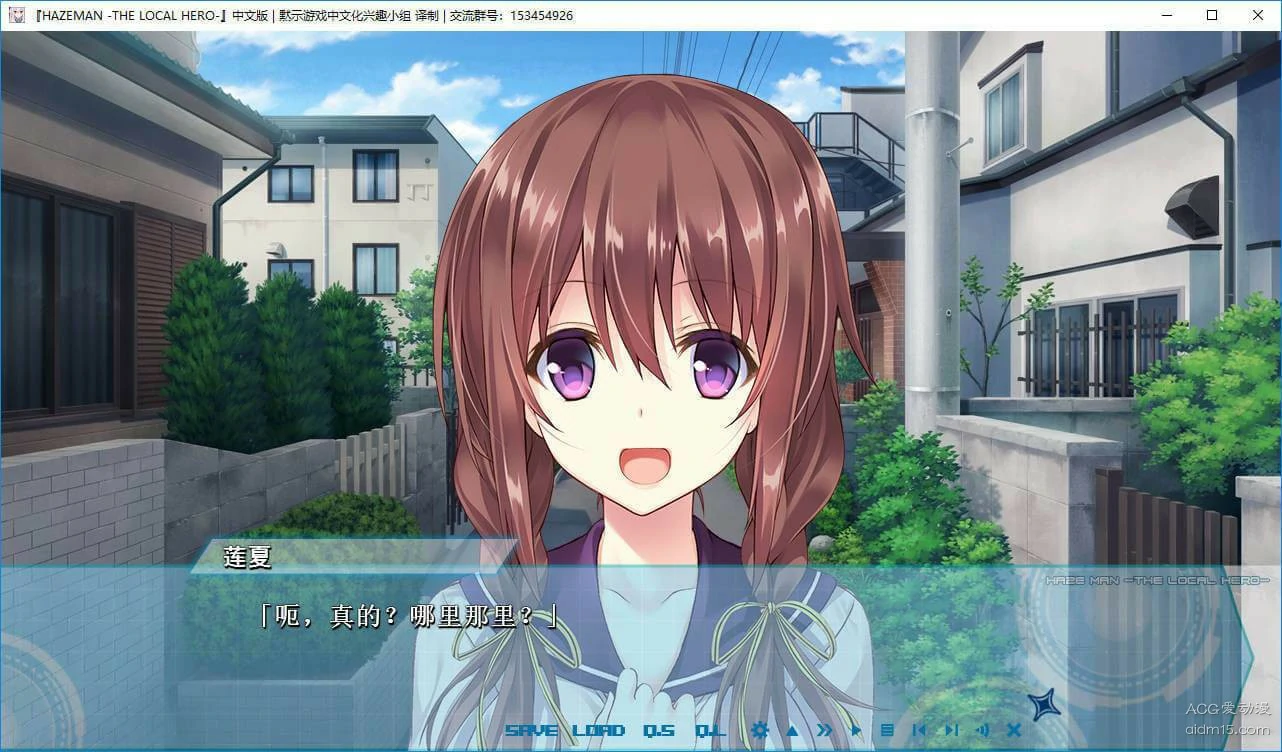Start auto-read with the play icon
The image size is (1282, 752).
[856, 730]
